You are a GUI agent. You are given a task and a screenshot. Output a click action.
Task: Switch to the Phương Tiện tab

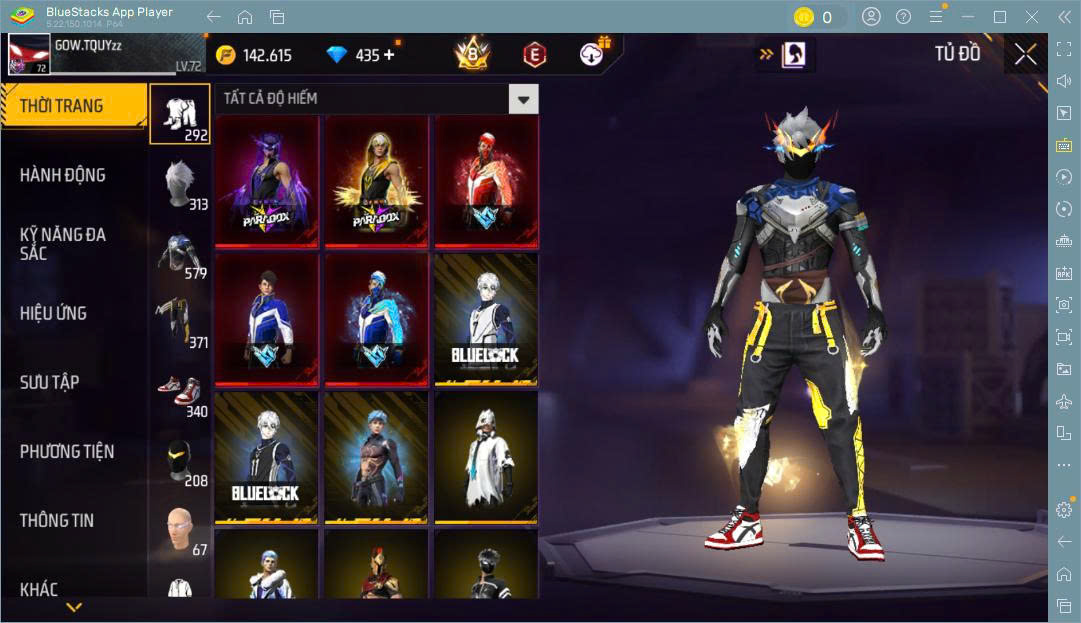pyautogui.click(x=67, y=451)
